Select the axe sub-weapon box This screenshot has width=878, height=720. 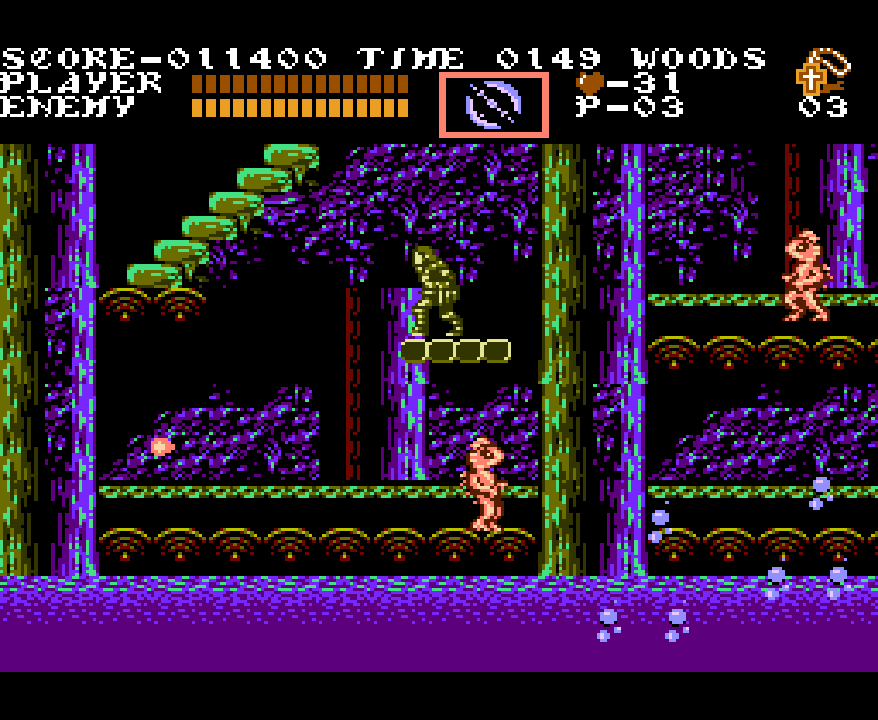pos(494,104)
